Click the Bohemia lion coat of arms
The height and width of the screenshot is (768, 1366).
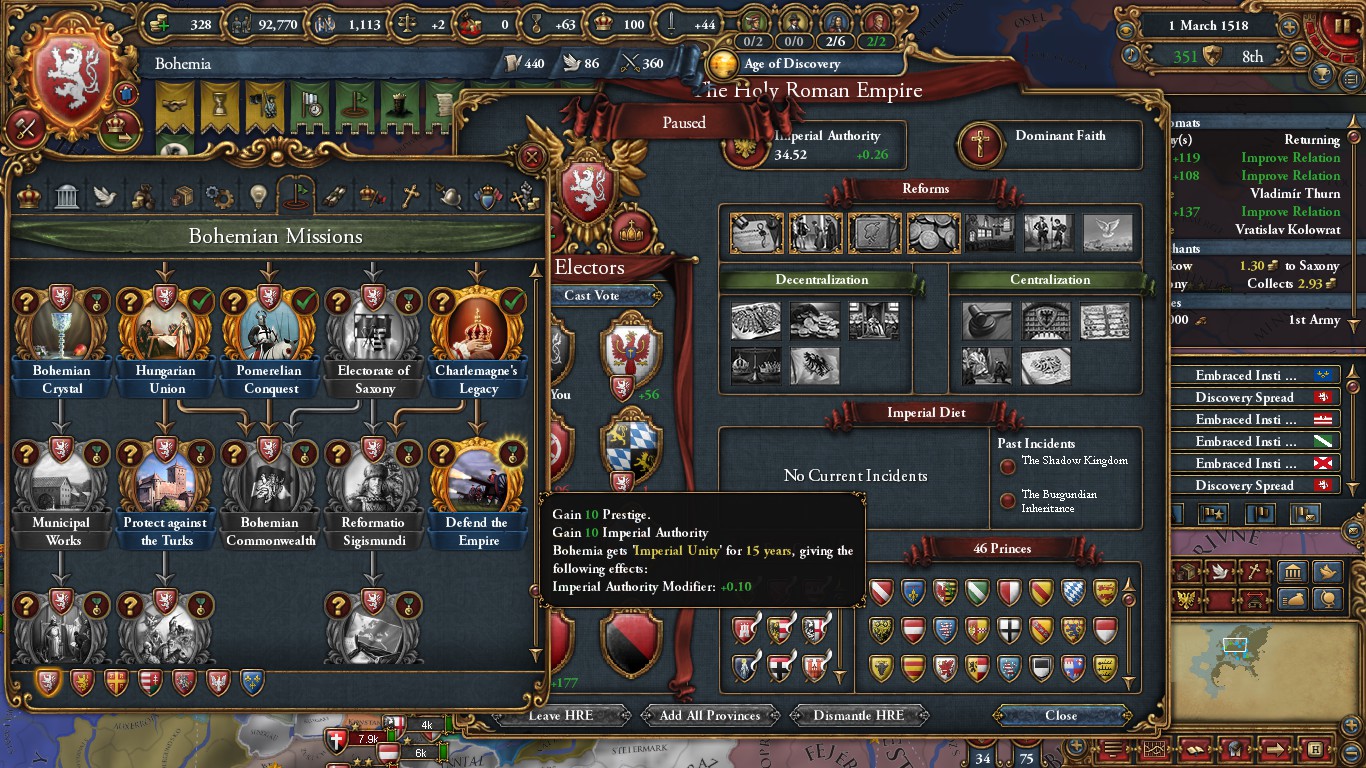click(73, 77)
